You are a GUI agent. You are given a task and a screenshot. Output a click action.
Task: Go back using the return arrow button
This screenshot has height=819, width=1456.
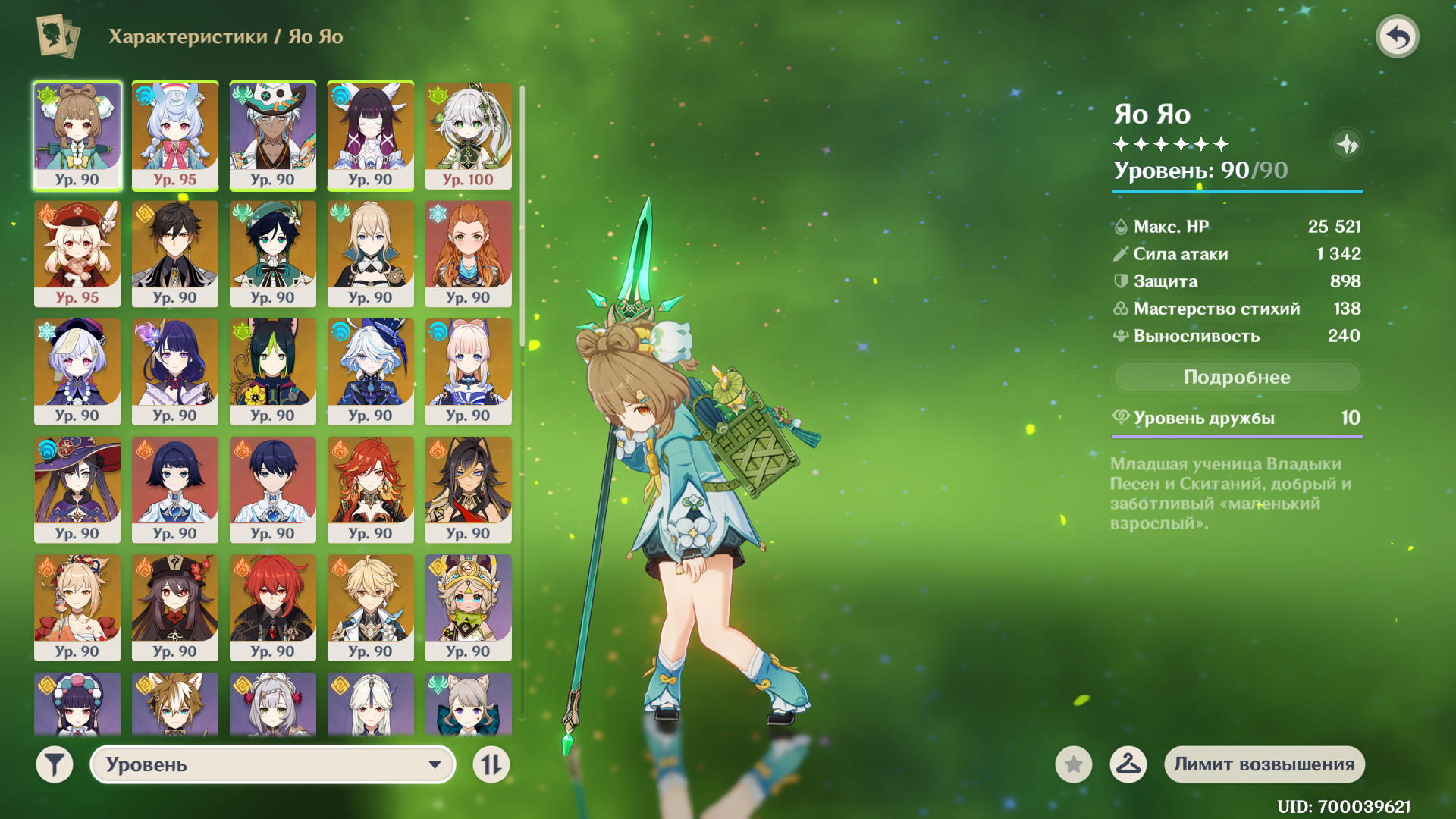click(x=1397, y=36)
